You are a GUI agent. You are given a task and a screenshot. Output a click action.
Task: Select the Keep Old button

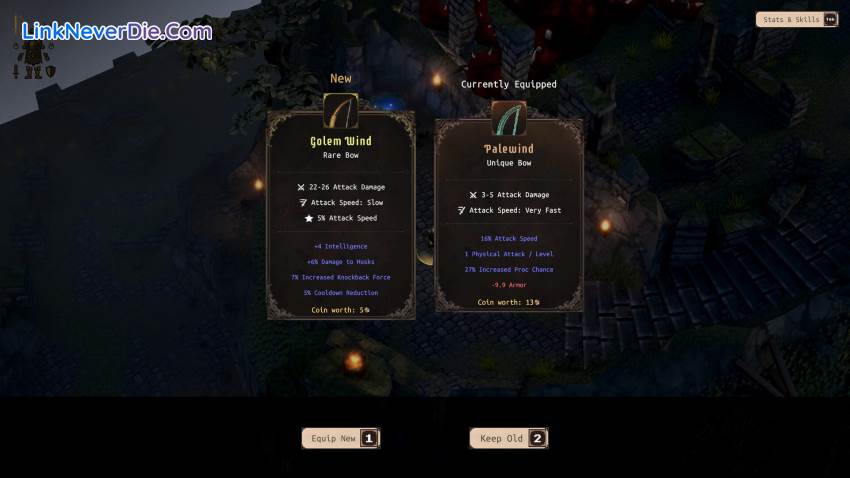click(x=508, y=438)
